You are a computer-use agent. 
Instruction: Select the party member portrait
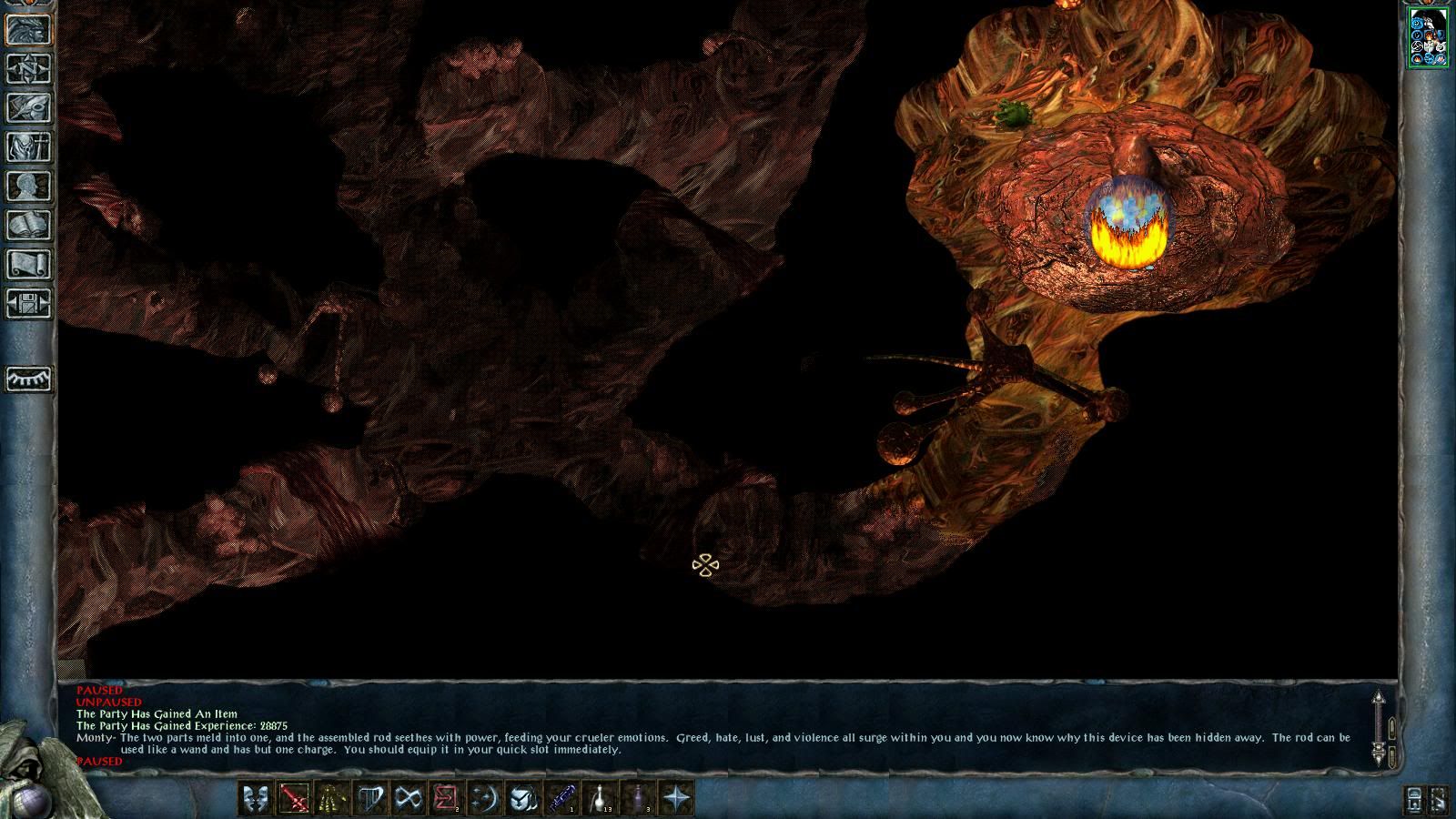pos(1428,36)
